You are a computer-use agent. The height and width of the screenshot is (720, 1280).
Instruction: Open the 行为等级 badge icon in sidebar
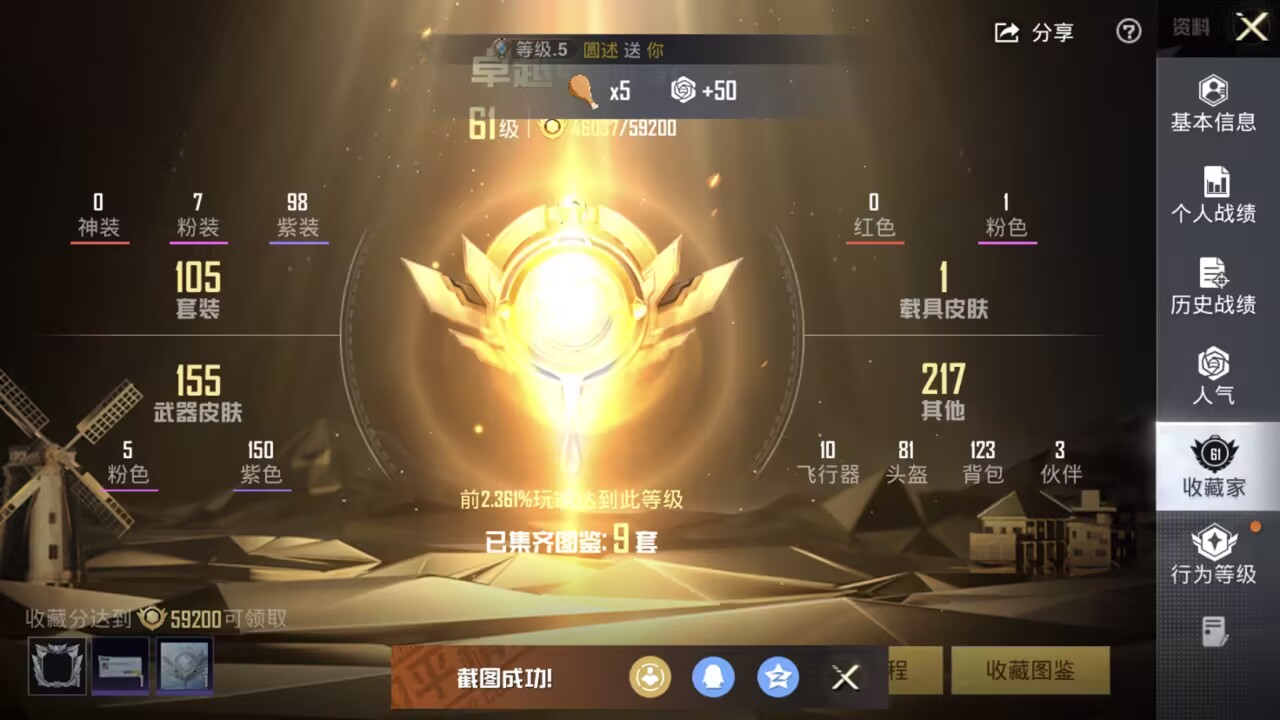click(1213, 555)
